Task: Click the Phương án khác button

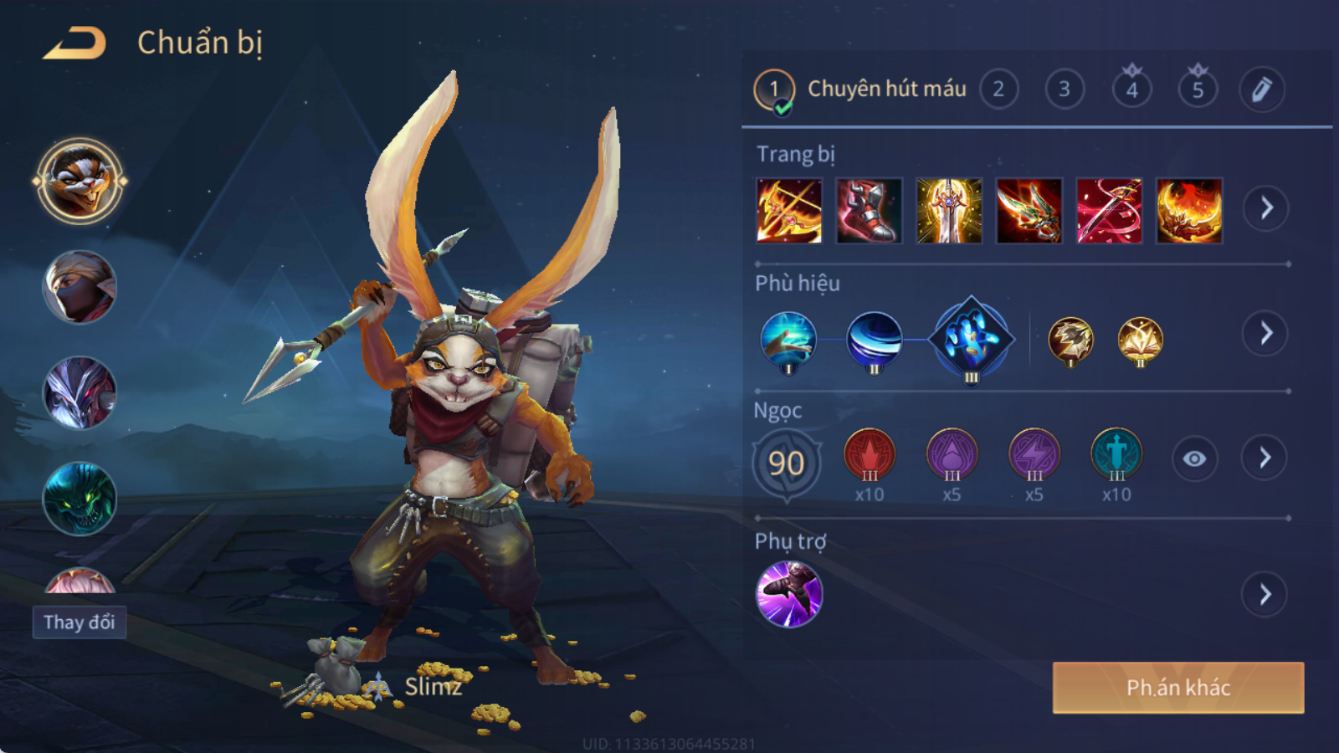Action: point(1178,688)
